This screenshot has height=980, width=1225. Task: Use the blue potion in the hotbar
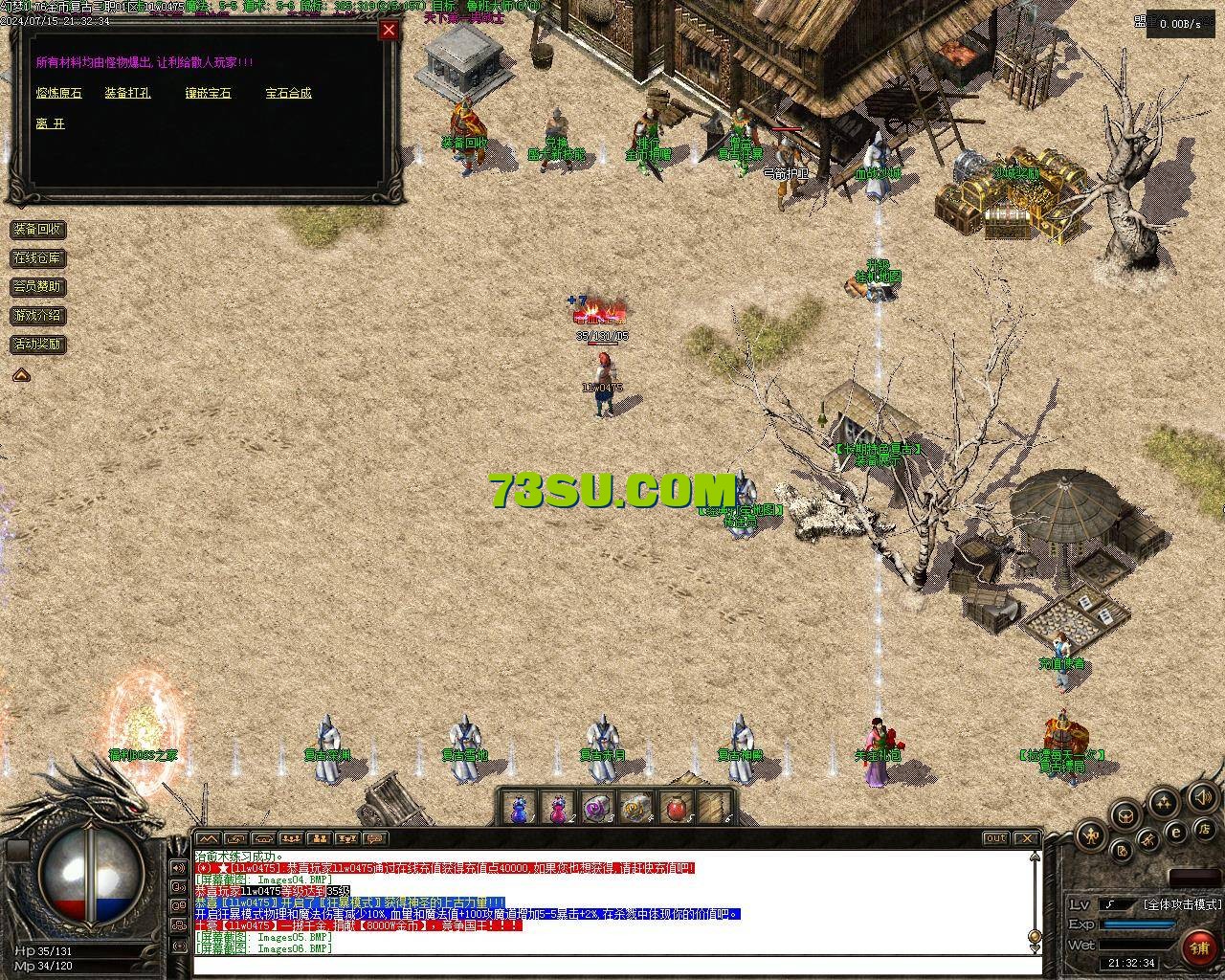tap(519, 810)
